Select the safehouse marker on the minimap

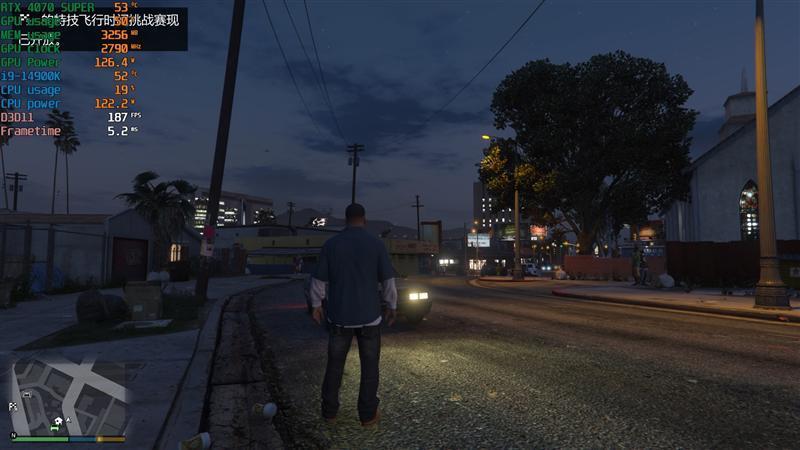point(58,421)
